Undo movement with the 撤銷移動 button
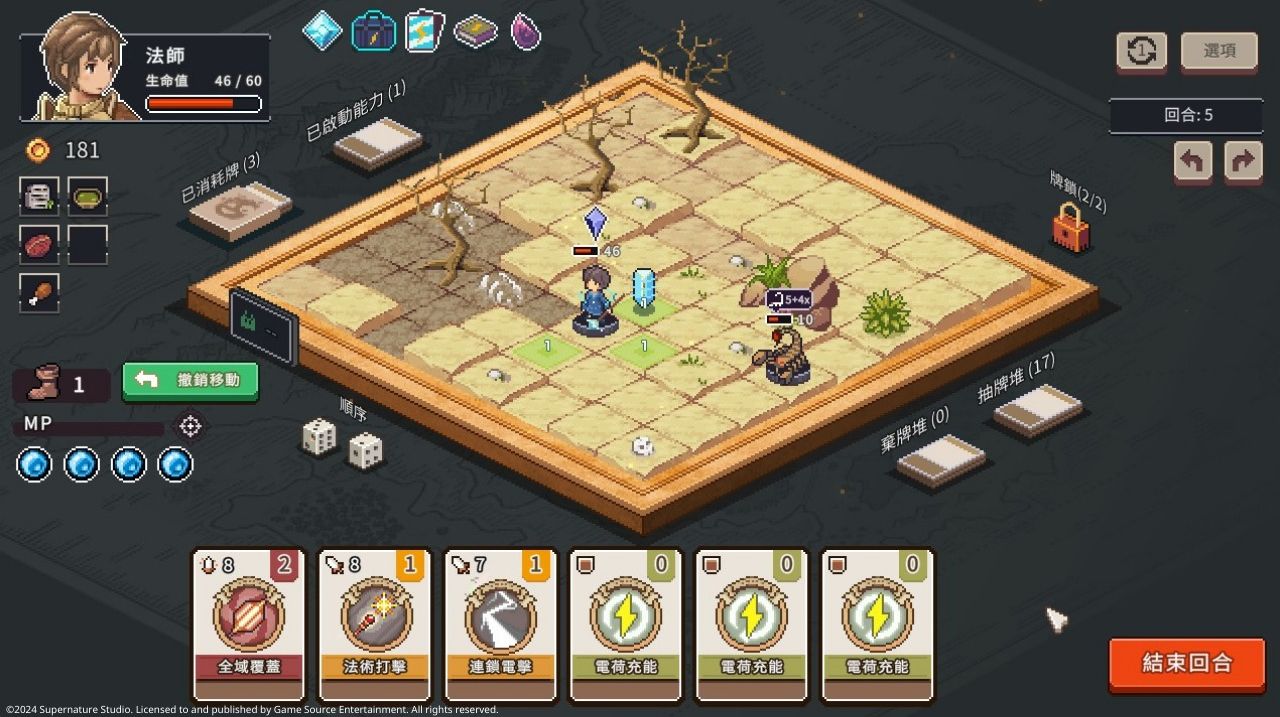This screenshot has width=1280, height=717. pos(190,380)
